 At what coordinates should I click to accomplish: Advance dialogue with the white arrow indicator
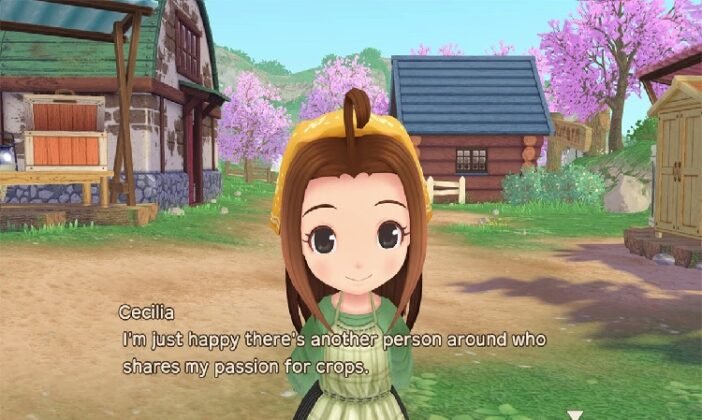(x=575, y=413)
